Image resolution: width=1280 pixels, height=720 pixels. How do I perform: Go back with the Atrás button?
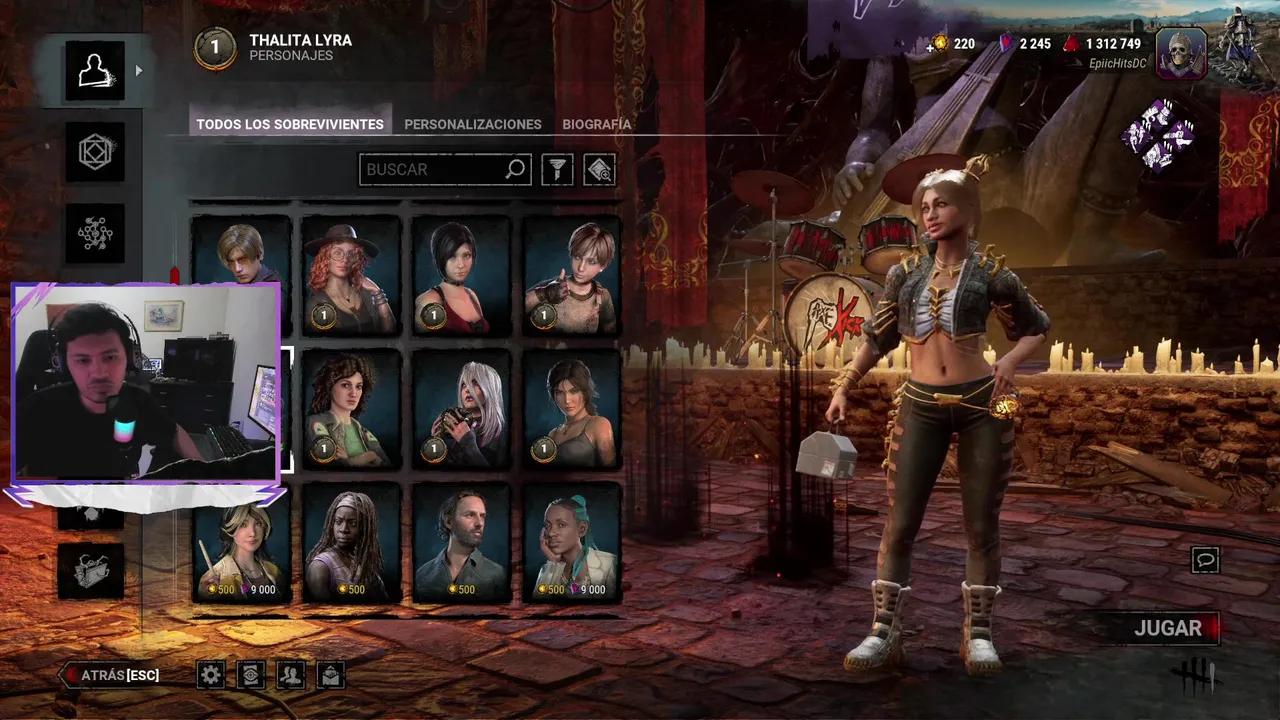[112, 675]
